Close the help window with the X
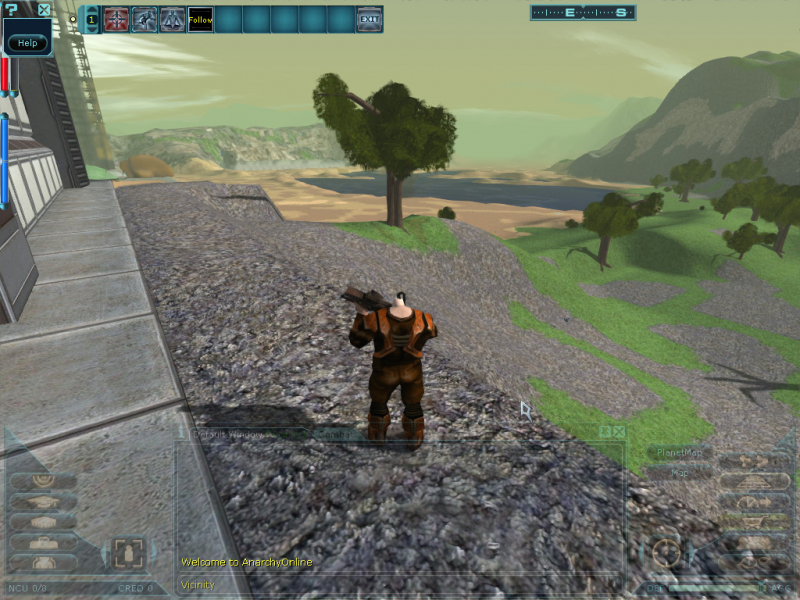This screenshot has height=600, width=800. [44, 10]
